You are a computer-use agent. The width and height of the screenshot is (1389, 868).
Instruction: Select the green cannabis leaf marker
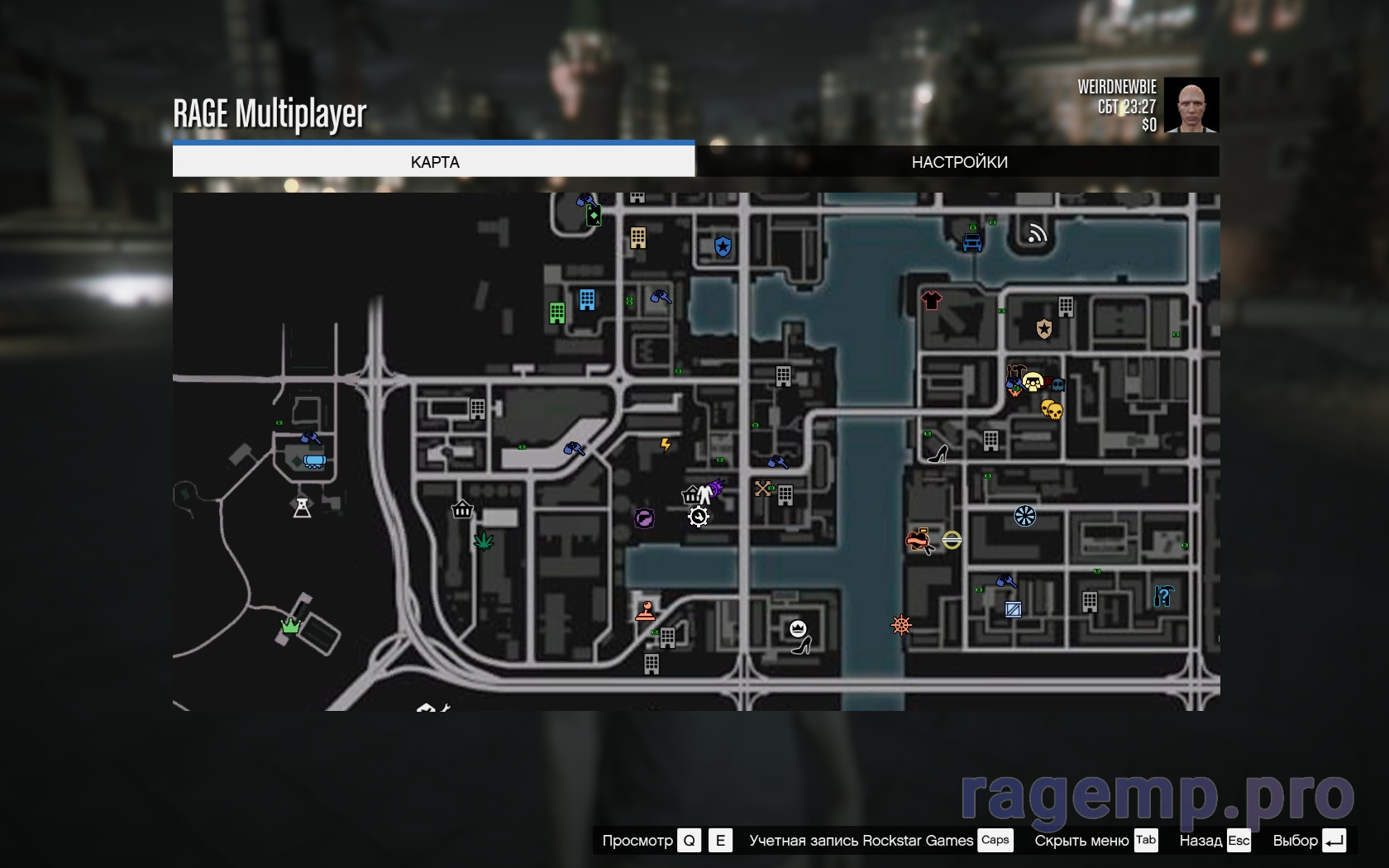click(484, 541)
